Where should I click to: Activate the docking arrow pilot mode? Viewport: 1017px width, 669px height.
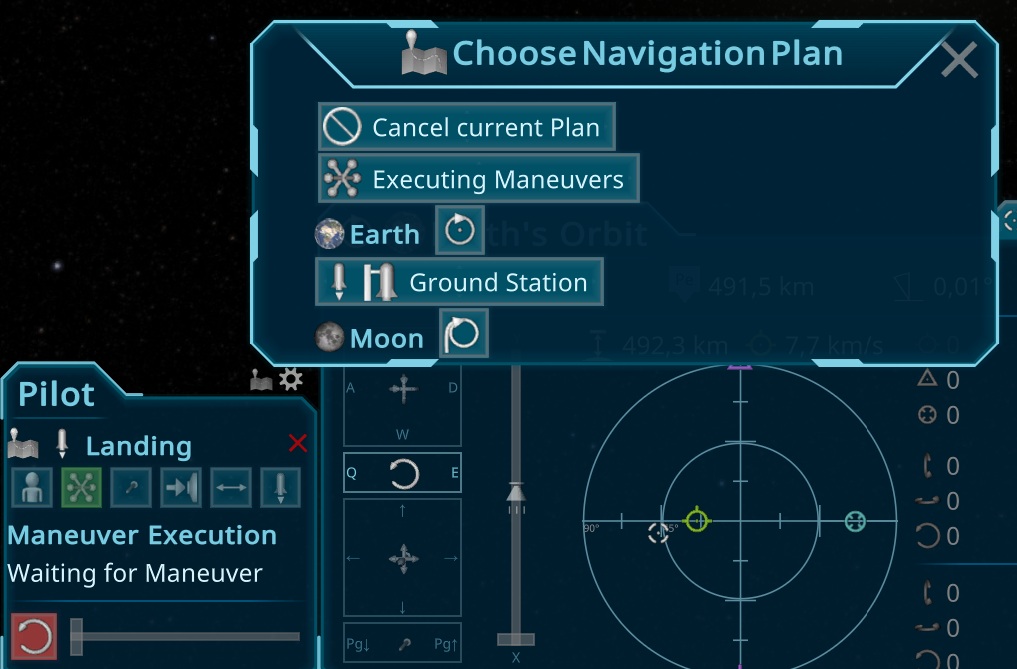(181, 487)
